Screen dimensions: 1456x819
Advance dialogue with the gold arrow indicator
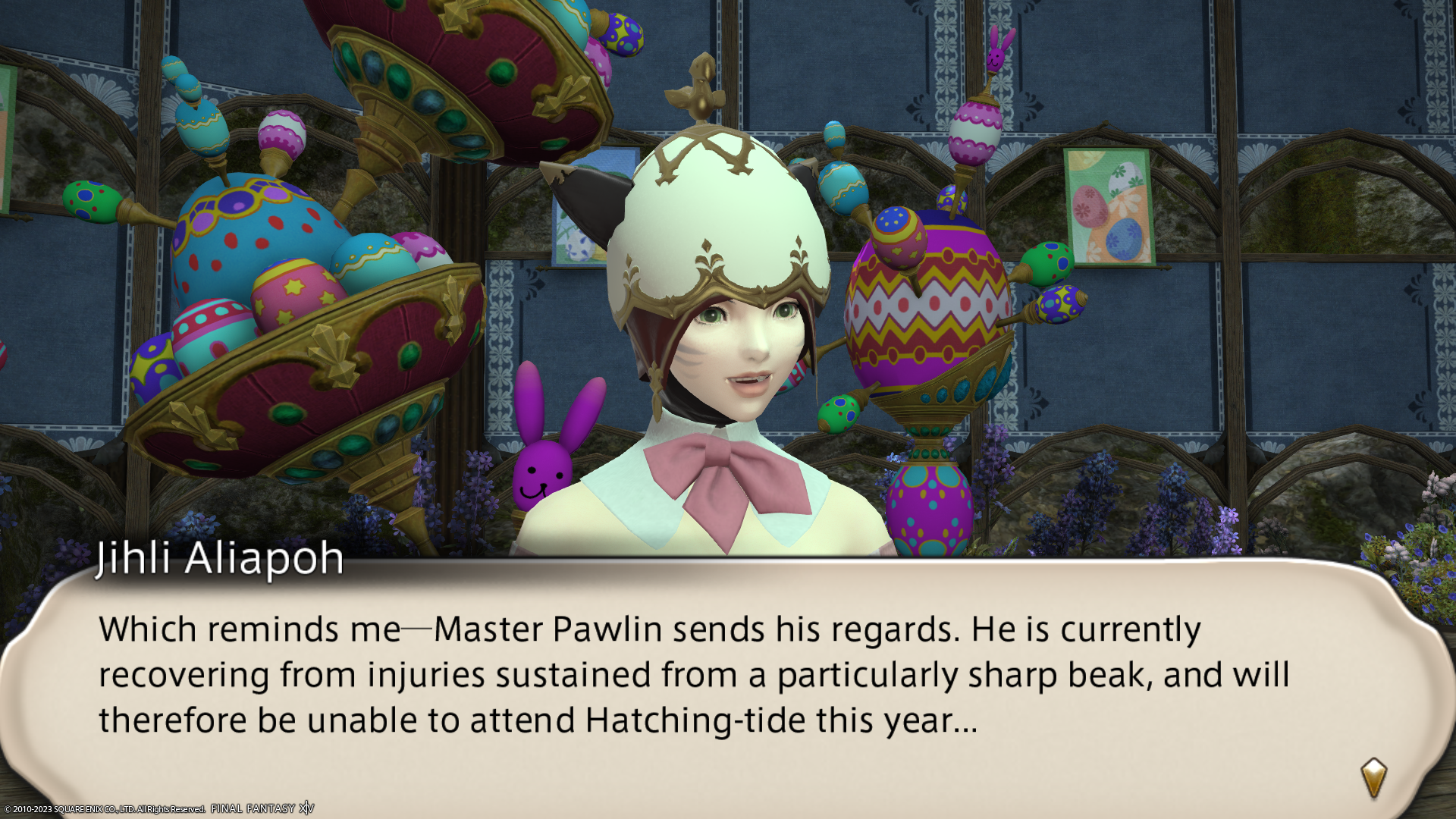(1373, 778)
